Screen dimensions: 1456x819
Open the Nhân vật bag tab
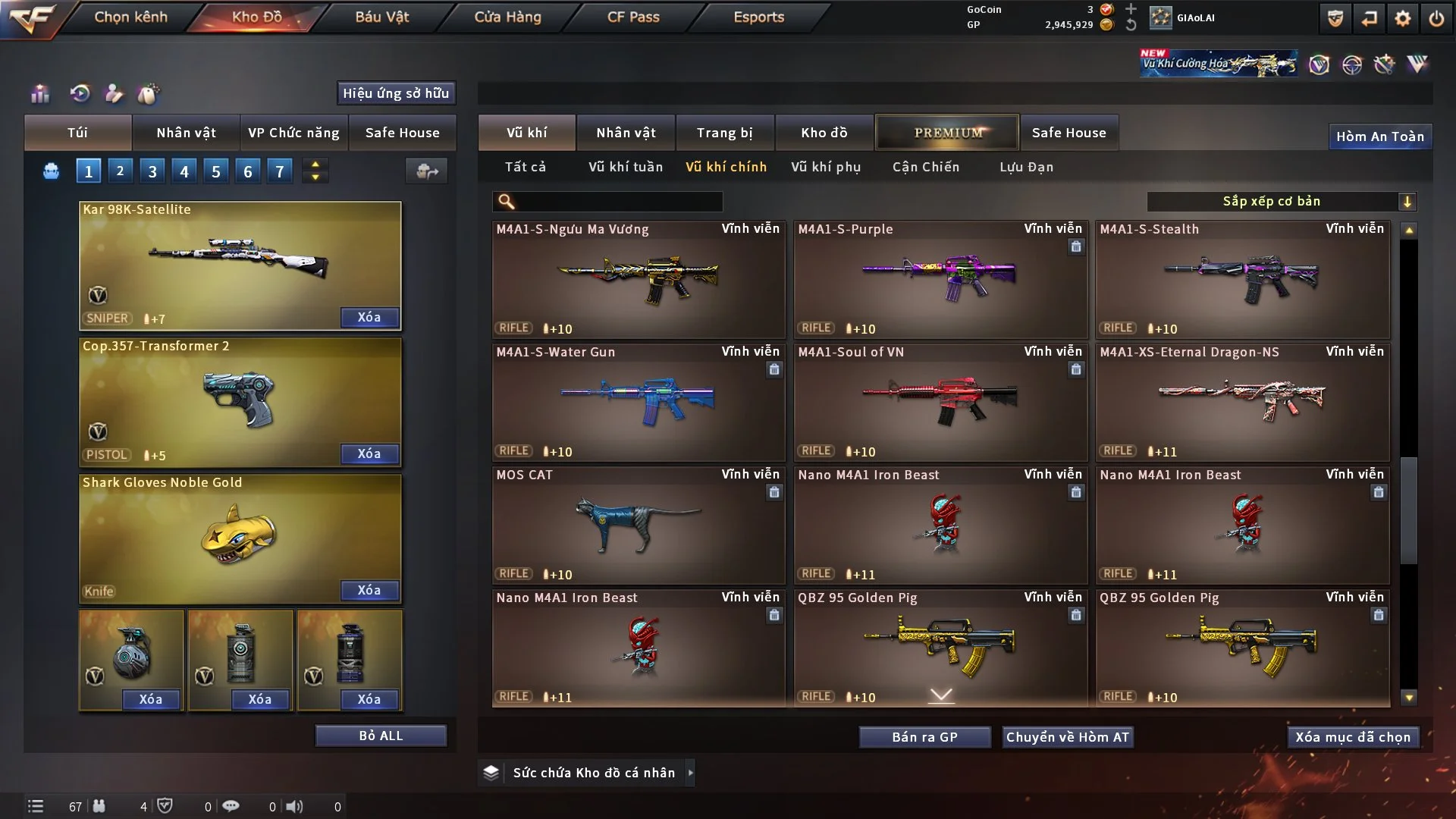pyautogui.click(x=186, y=133)
